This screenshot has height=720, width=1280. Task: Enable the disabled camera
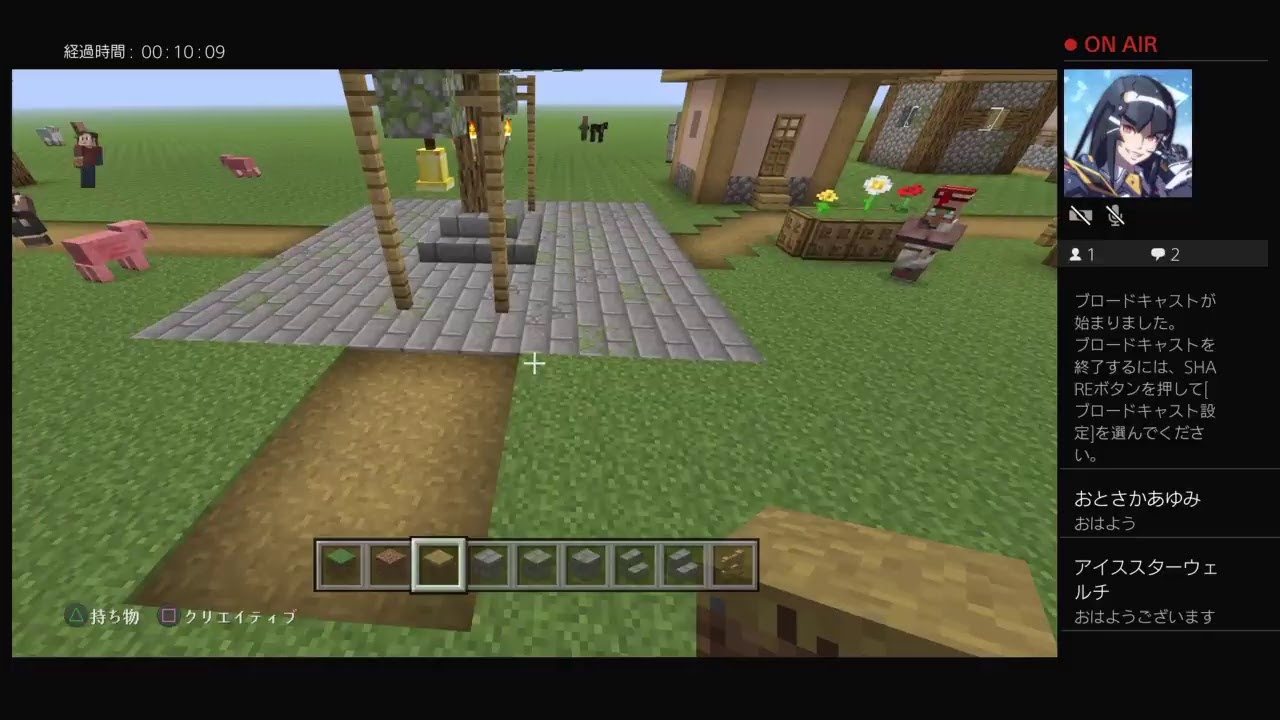1081,215
